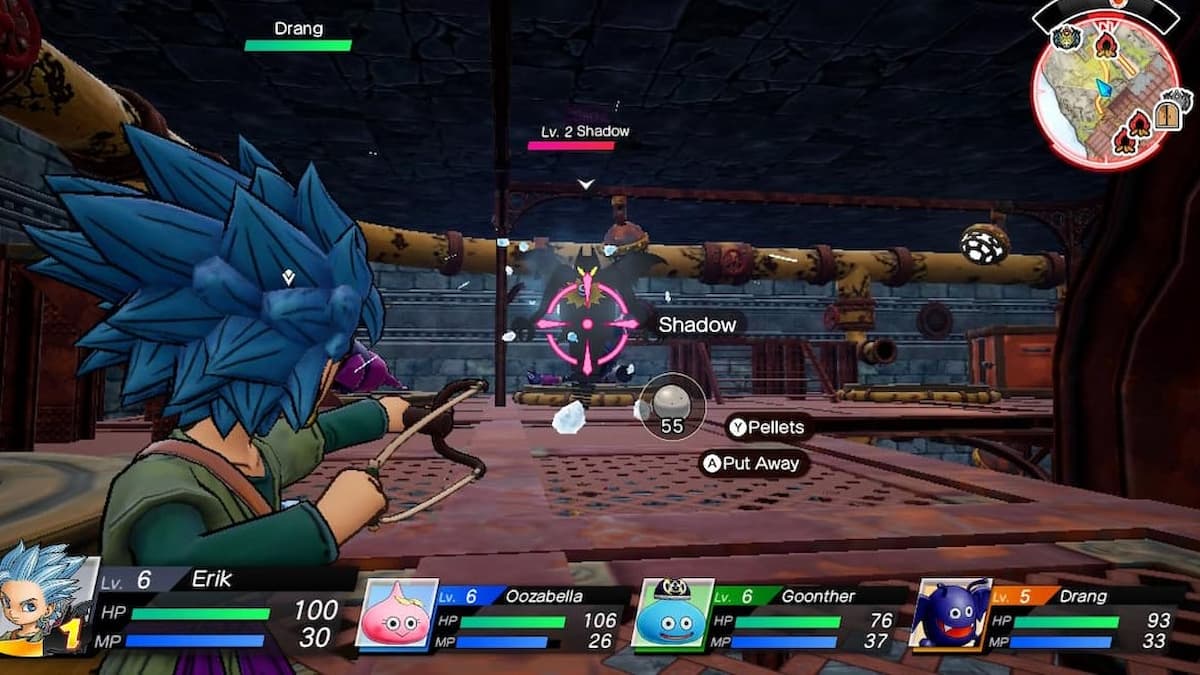Choose the Pellets ammo option
The width and height of the screenshot is (1200, 675).
[767, 427]
